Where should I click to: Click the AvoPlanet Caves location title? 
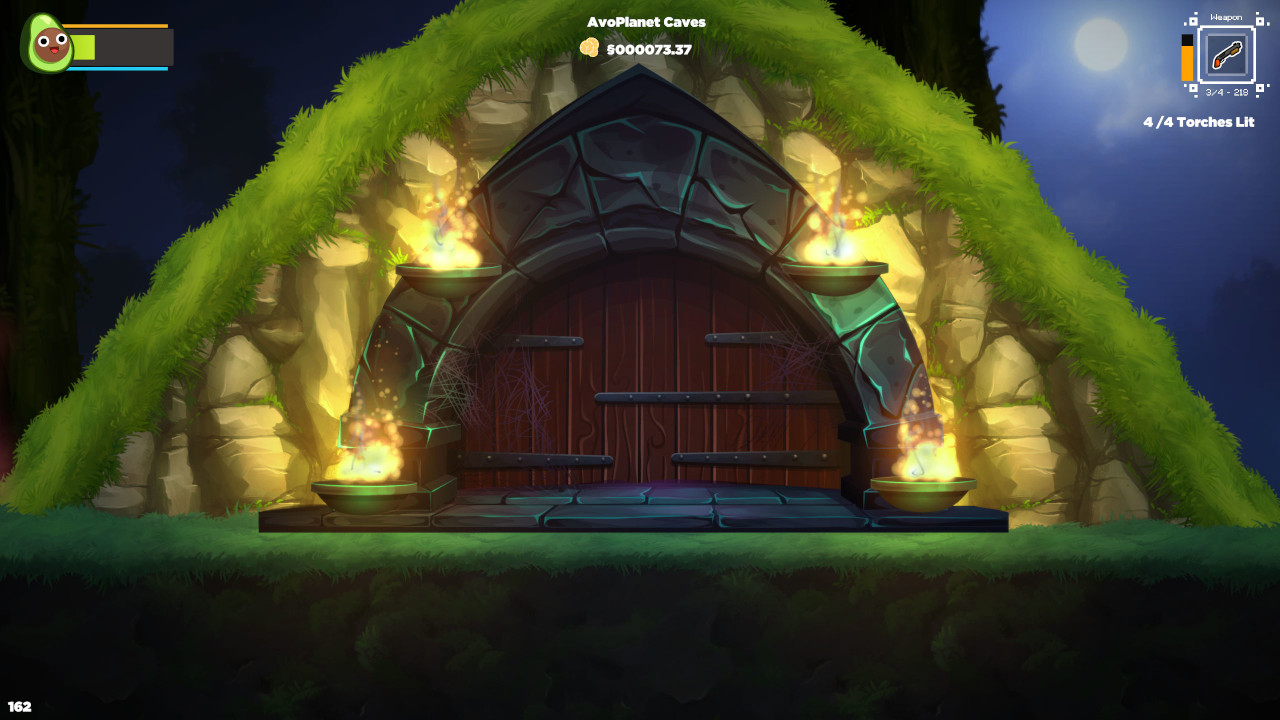647,21
